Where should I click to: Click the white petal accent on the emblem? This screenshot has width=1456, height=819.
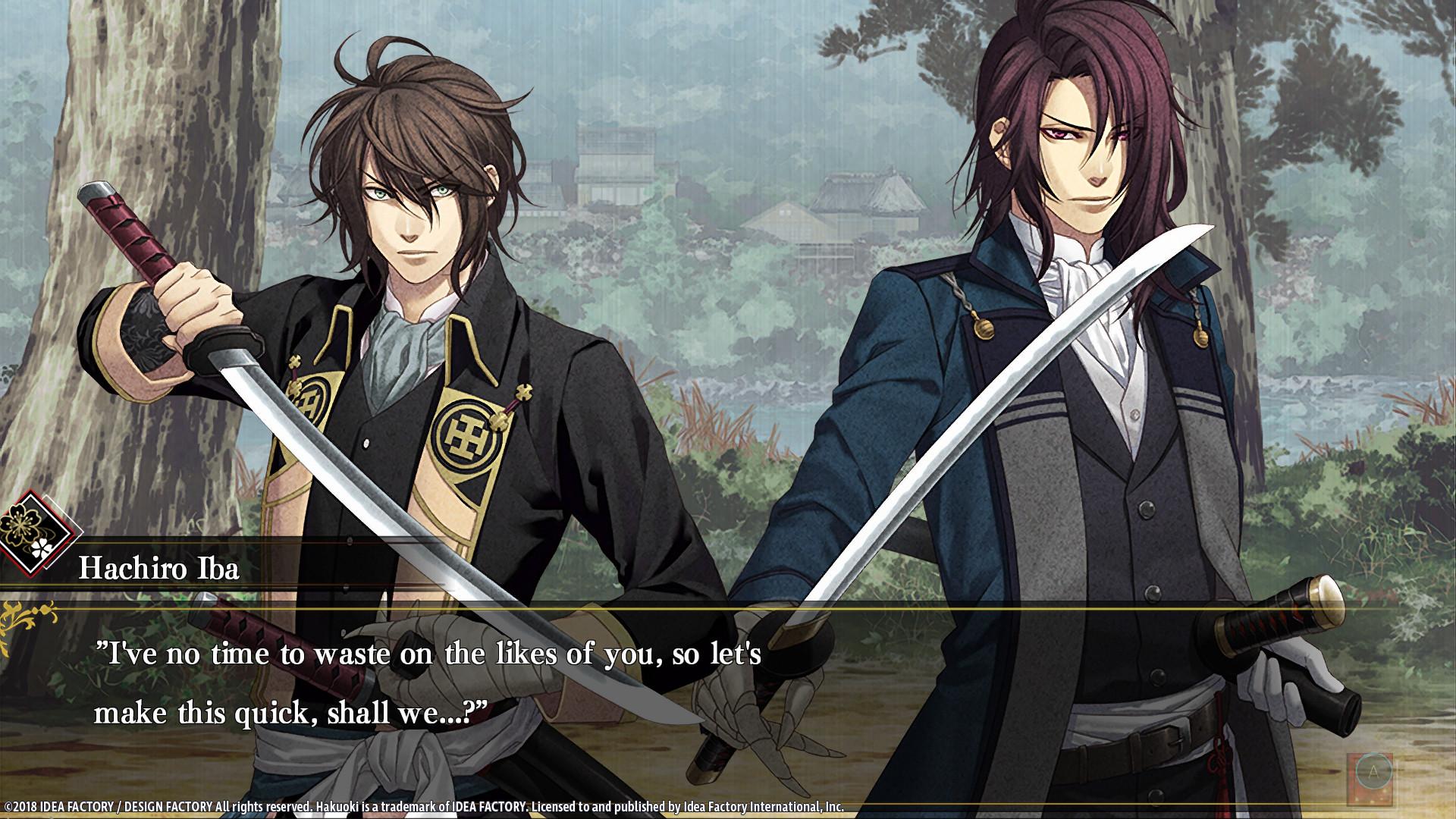[x=42, y=547]
